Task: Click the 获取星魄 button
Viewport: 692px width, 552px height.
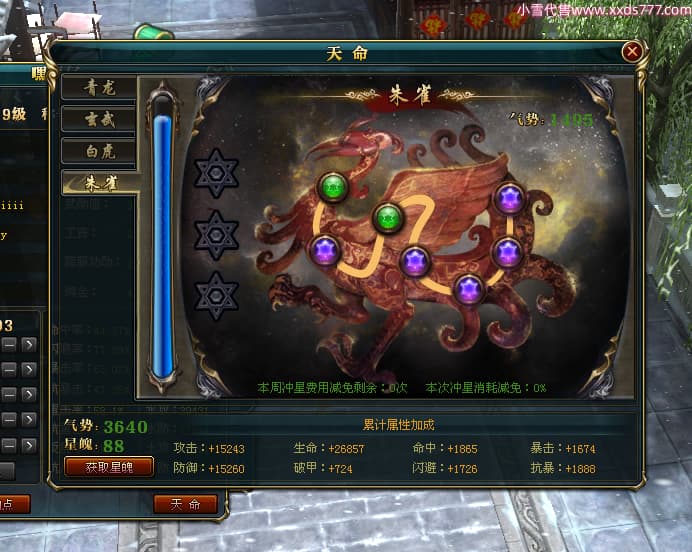Action: coord(109,467)
